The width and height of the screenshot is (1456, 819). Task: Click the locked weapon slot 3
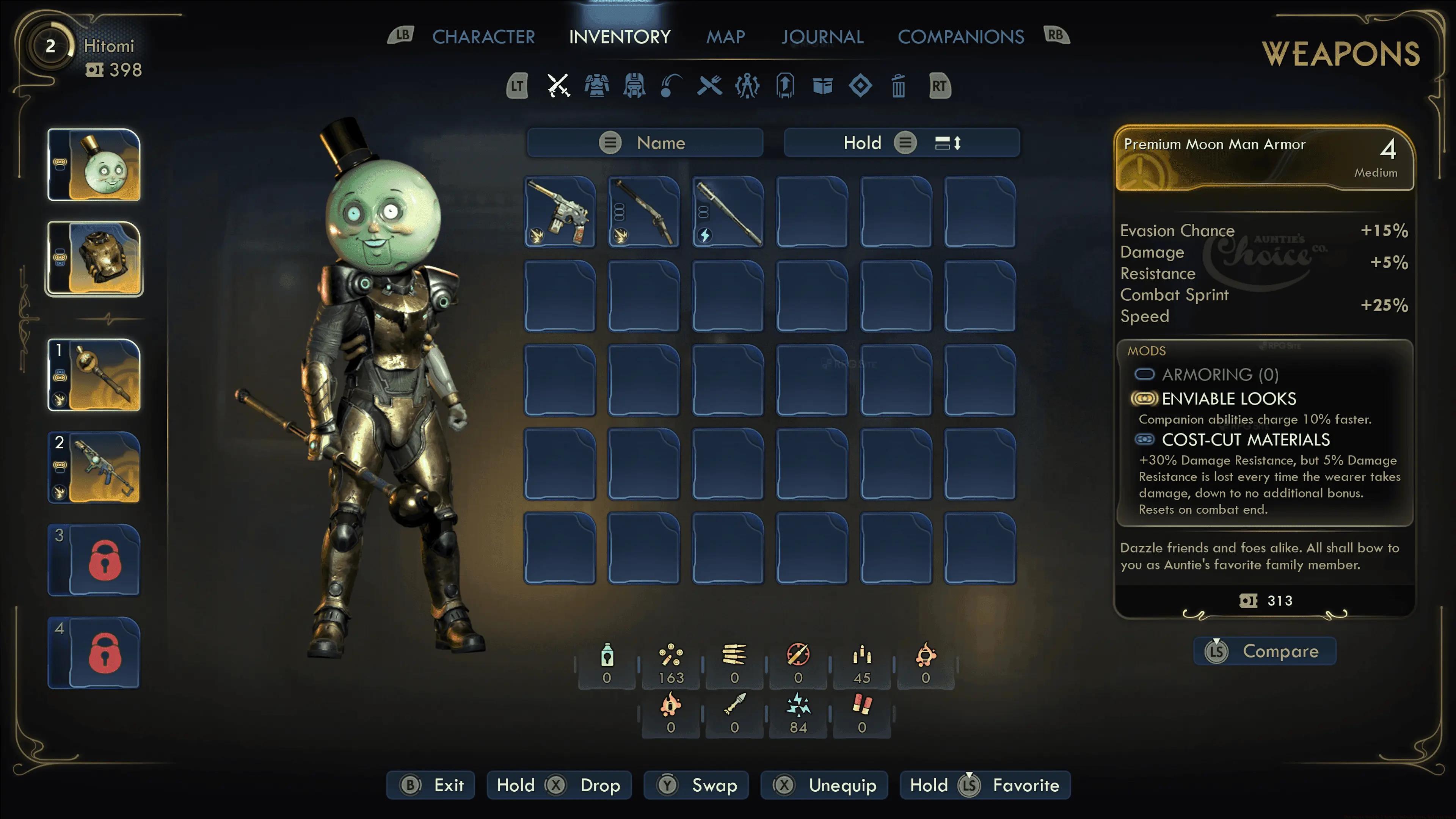point(94,560)
